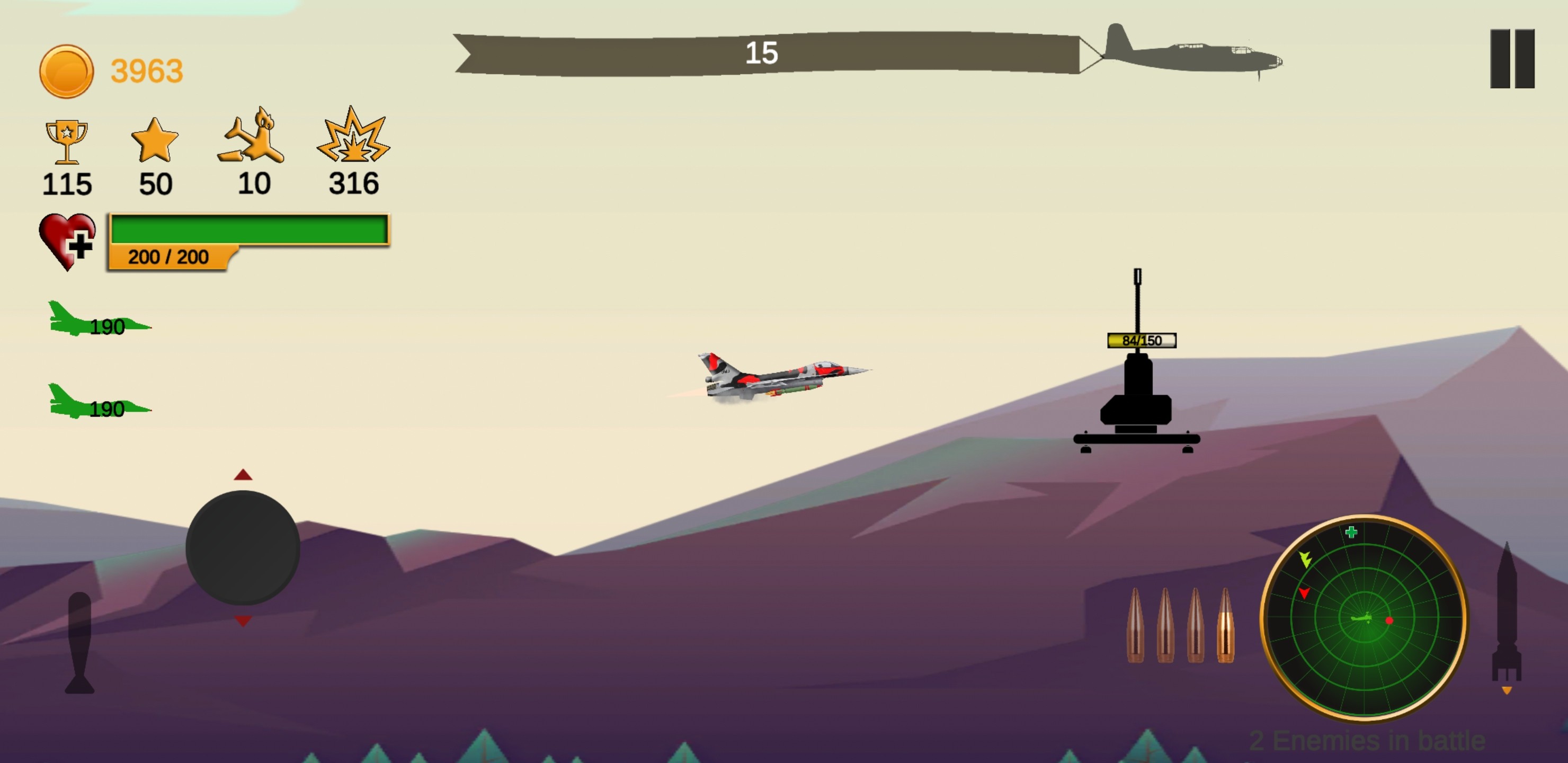Fire the guns using the bullets button

coord(1180,626)
